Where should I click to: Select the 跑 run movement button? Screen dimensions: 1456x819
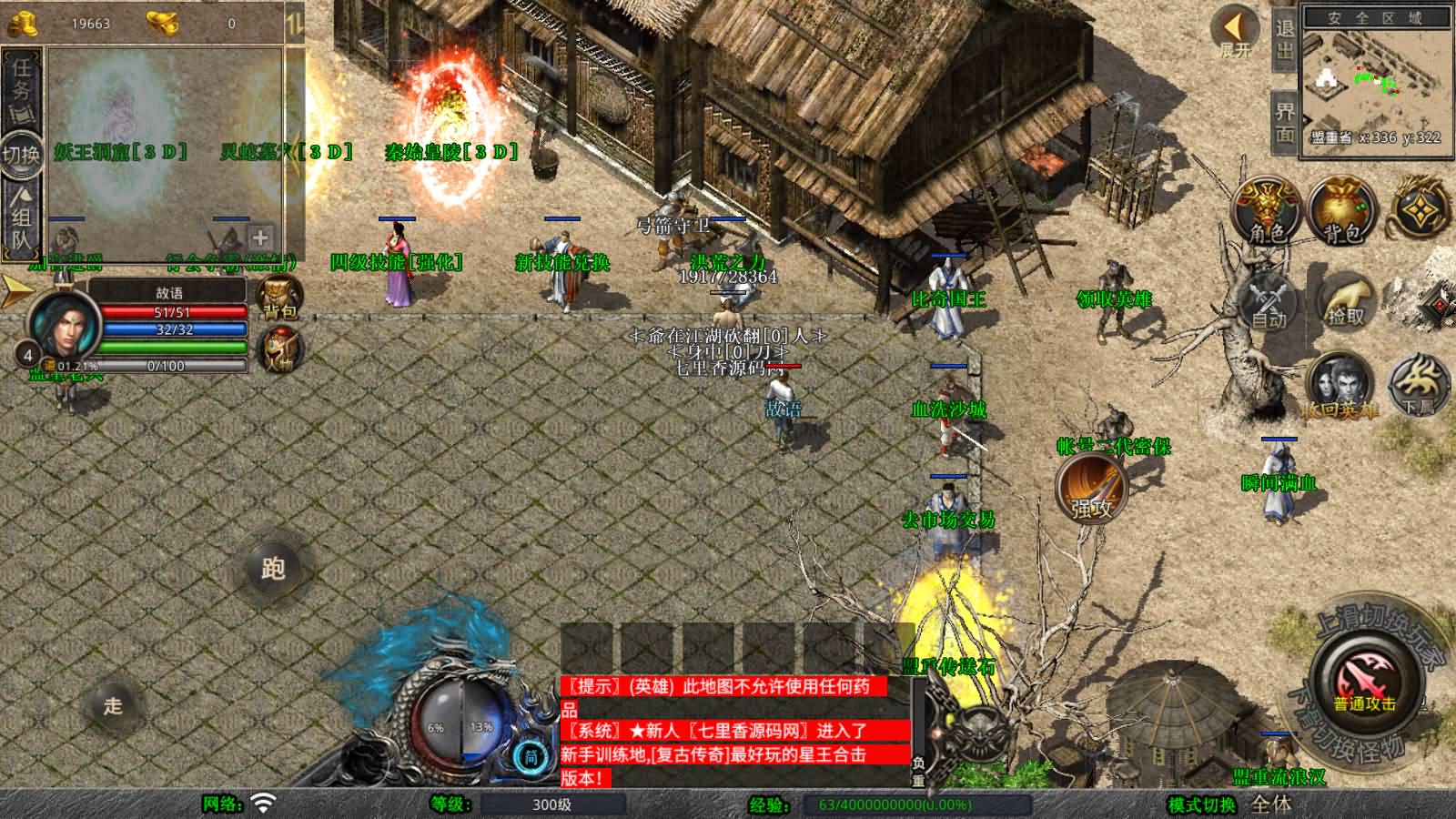point(273,569)
